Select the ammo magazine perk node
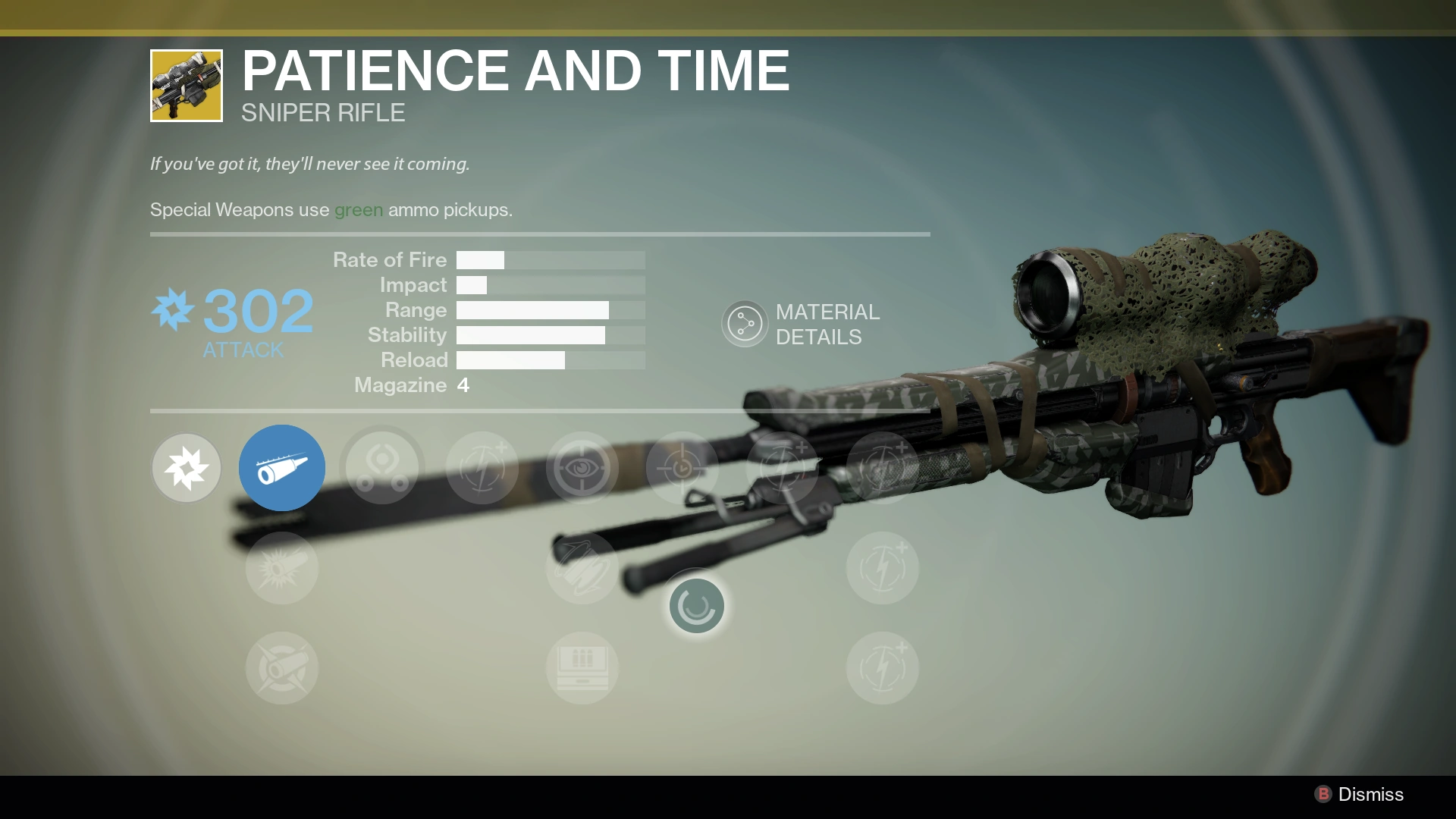The height and width of the screenshot is (819, 1456). (x=582, y=668)
